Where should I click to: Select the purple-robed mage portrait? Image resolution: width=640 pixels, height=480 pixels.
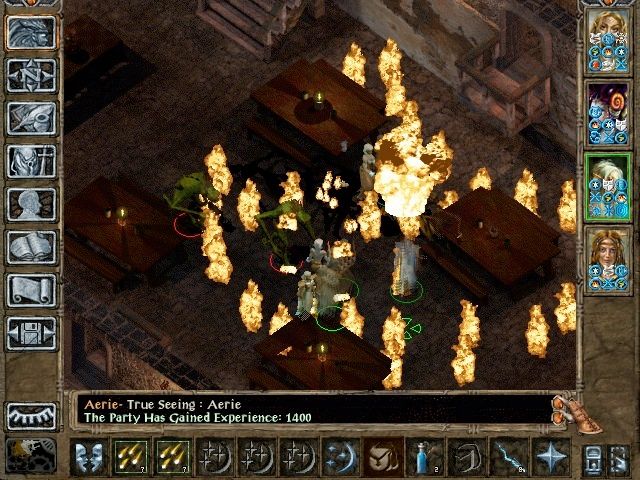click(608, 115)
